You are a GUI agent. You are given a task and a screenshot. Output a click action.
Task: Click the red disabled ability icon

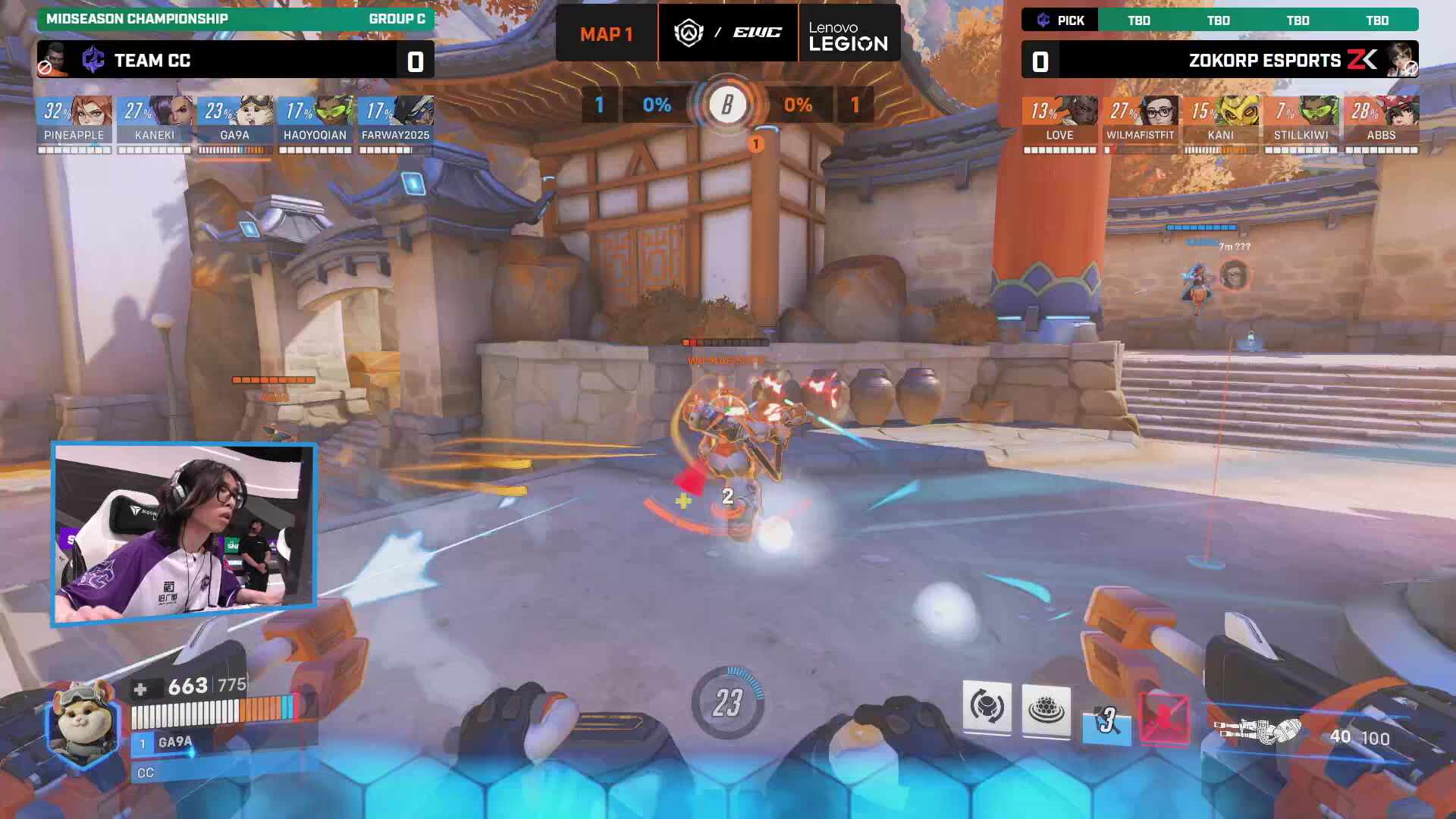click(1165, 720)
